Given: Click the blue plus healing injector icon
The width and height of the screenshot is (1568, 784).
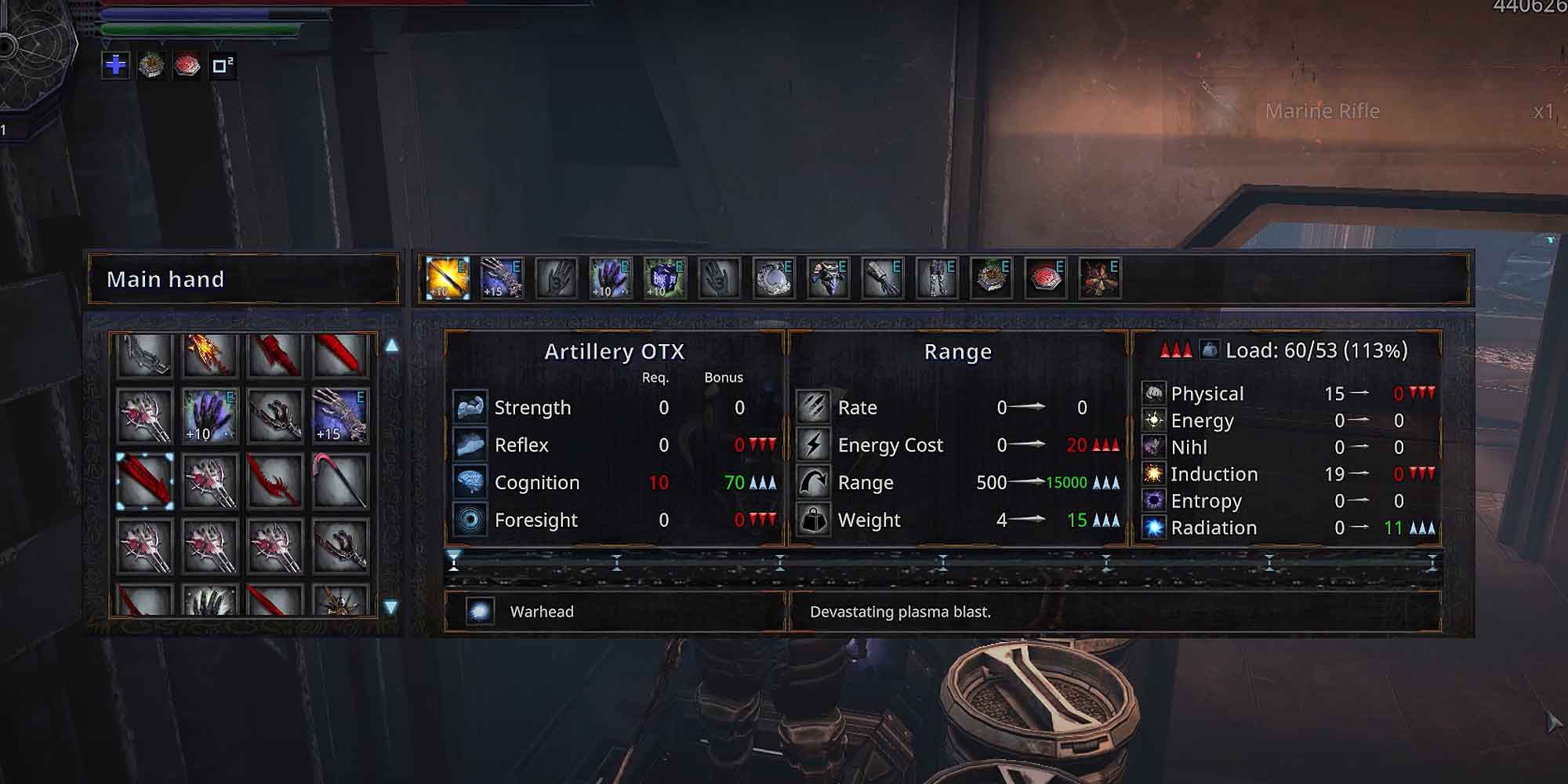Looking at the screenshot, I should 114,67.
